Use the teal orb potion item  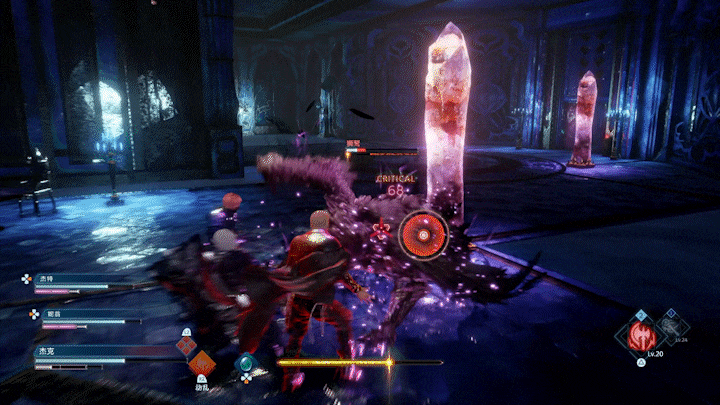click(x=246, y=365)
